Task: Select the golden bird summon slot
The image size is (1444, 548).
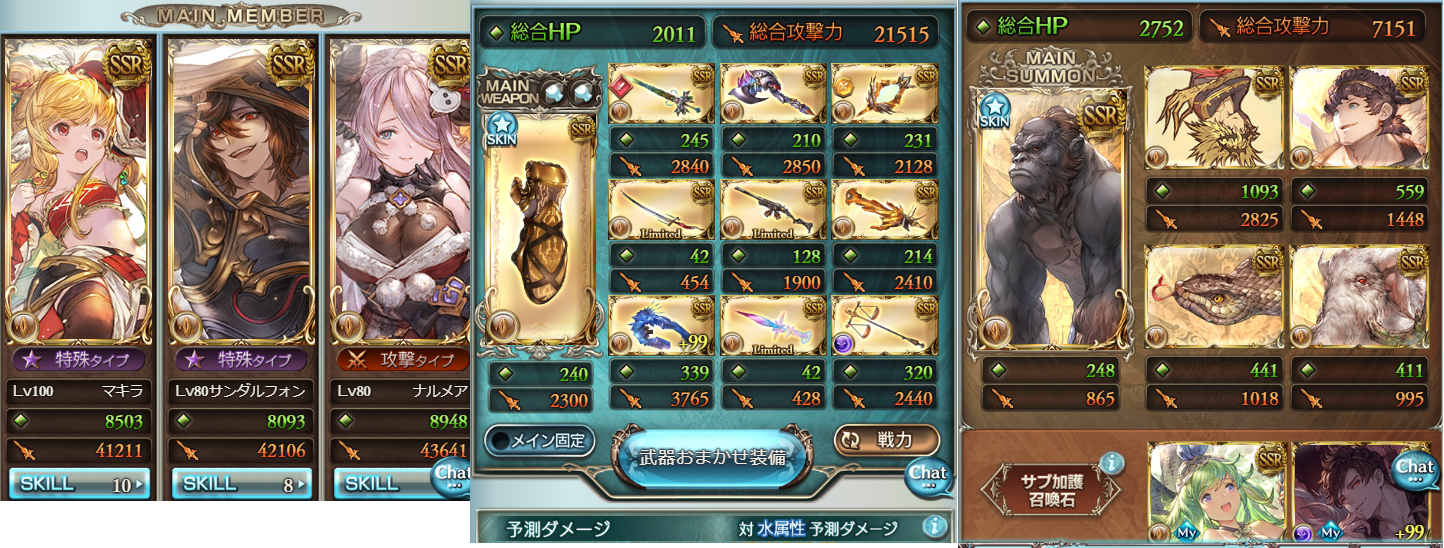Action: (x=1213, y=120)
